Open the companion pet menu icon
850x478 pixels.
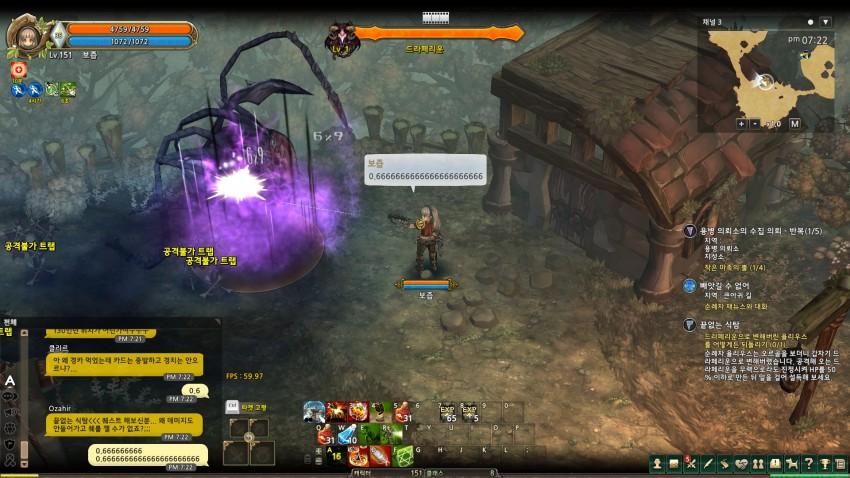(791, 463)
